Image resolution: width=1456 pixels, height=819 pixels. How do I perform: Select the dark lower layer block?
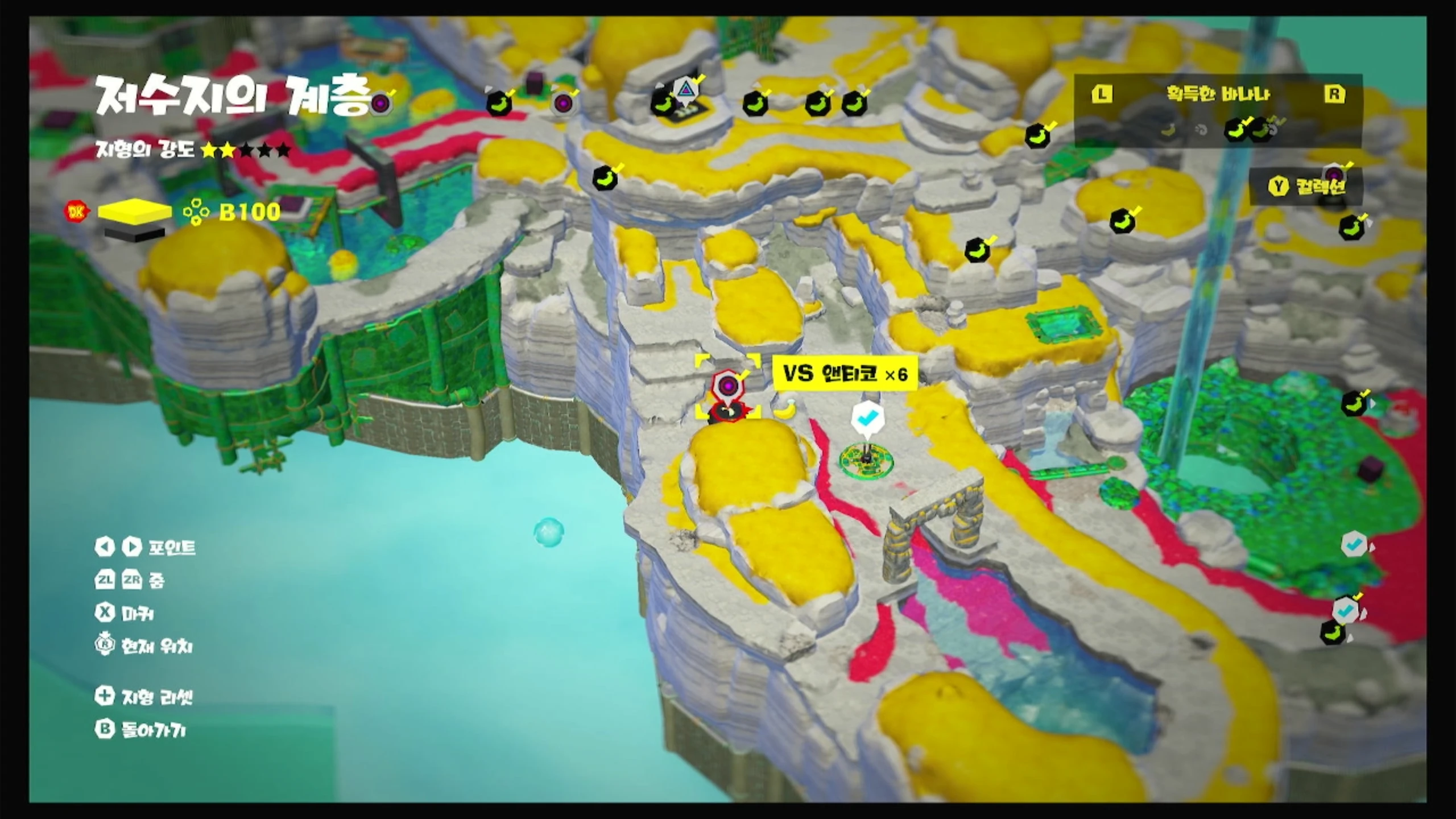[x=135, y=233]
